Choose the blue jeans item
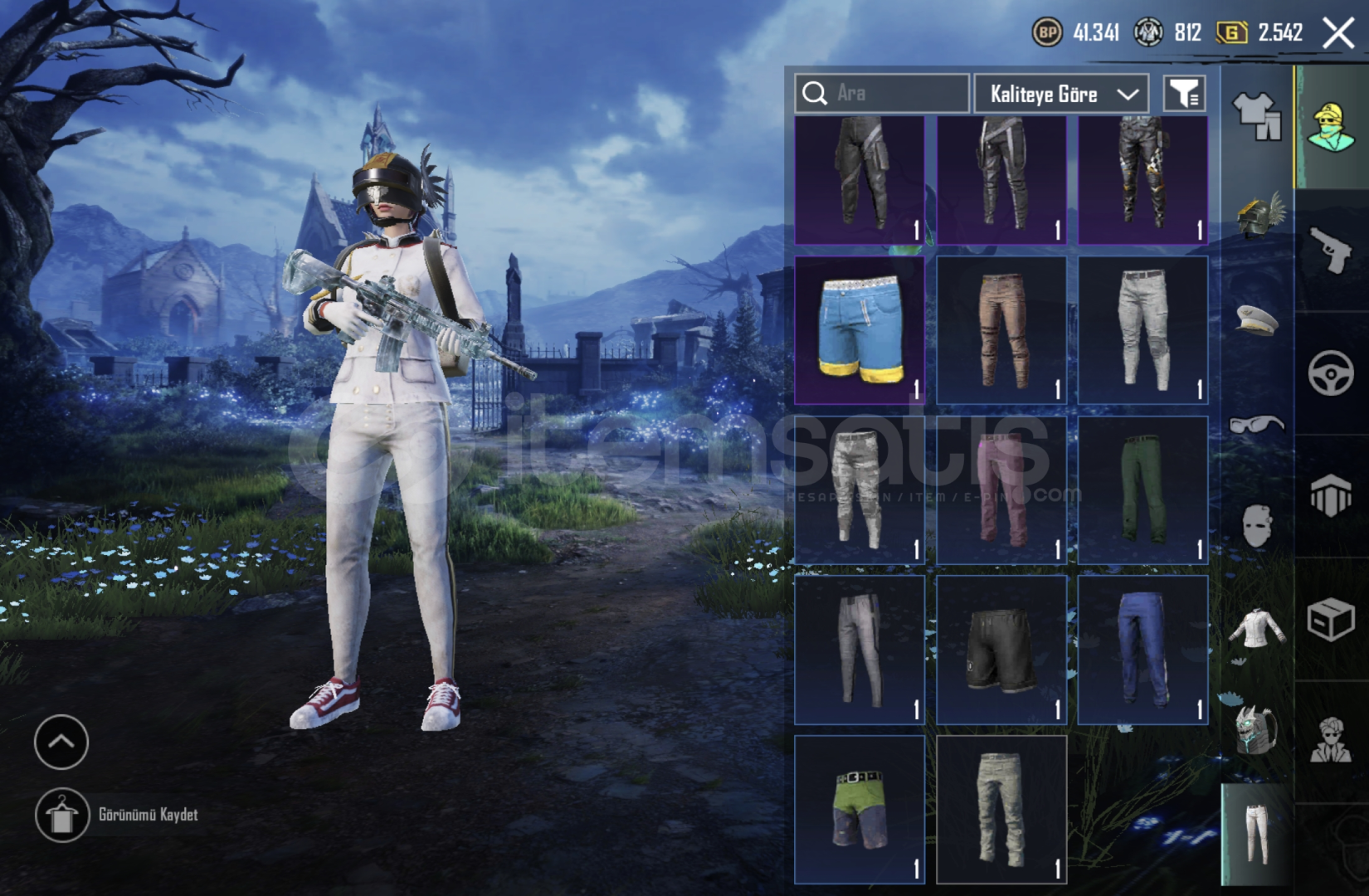Image resolution: width=1369 pixels, height=896 pixels. [1142, 650]
